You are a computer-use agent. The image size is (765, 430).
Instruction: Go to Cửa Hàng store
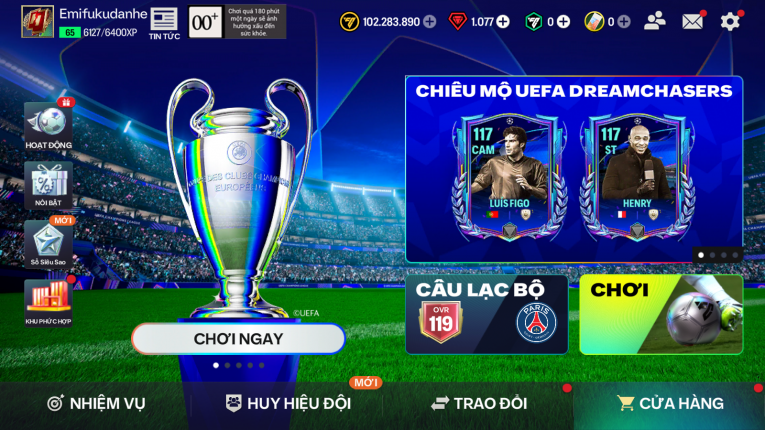[x=670, y=404]
